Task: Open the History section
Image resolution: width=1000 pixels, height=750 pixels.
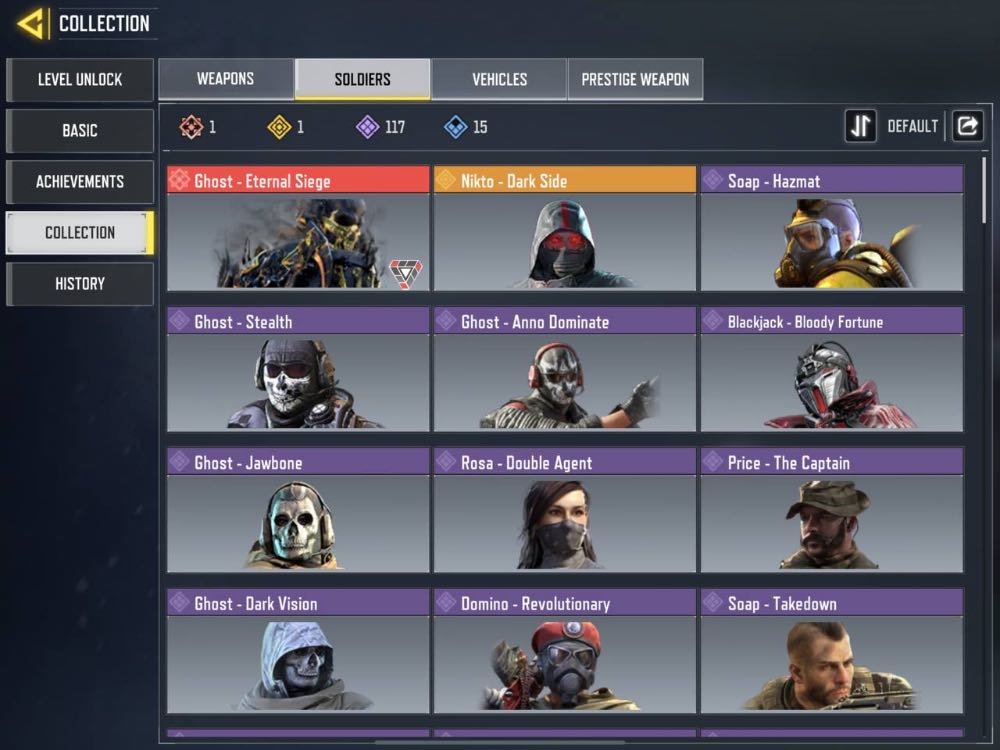Action: coord(80,283)
